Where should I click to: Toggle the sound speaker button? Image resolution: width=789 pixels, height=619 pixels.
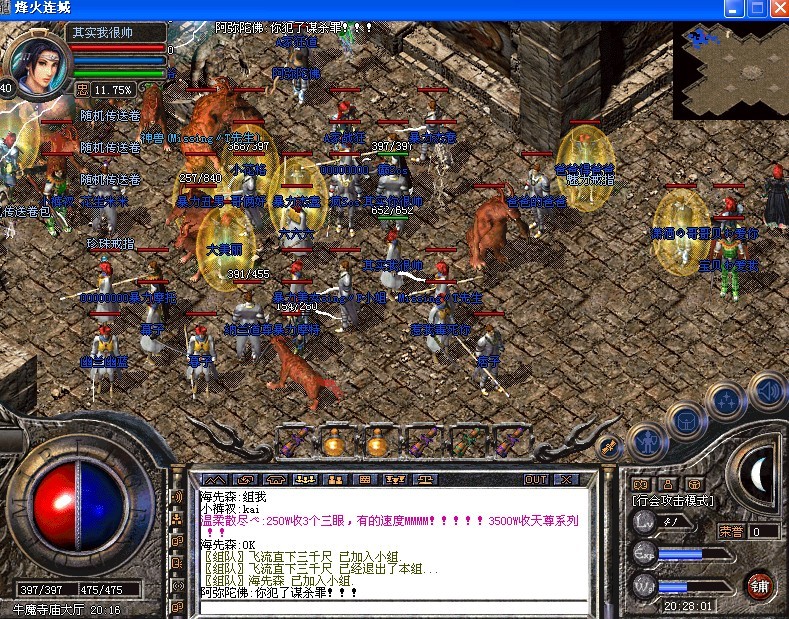[x=766, y=390]
